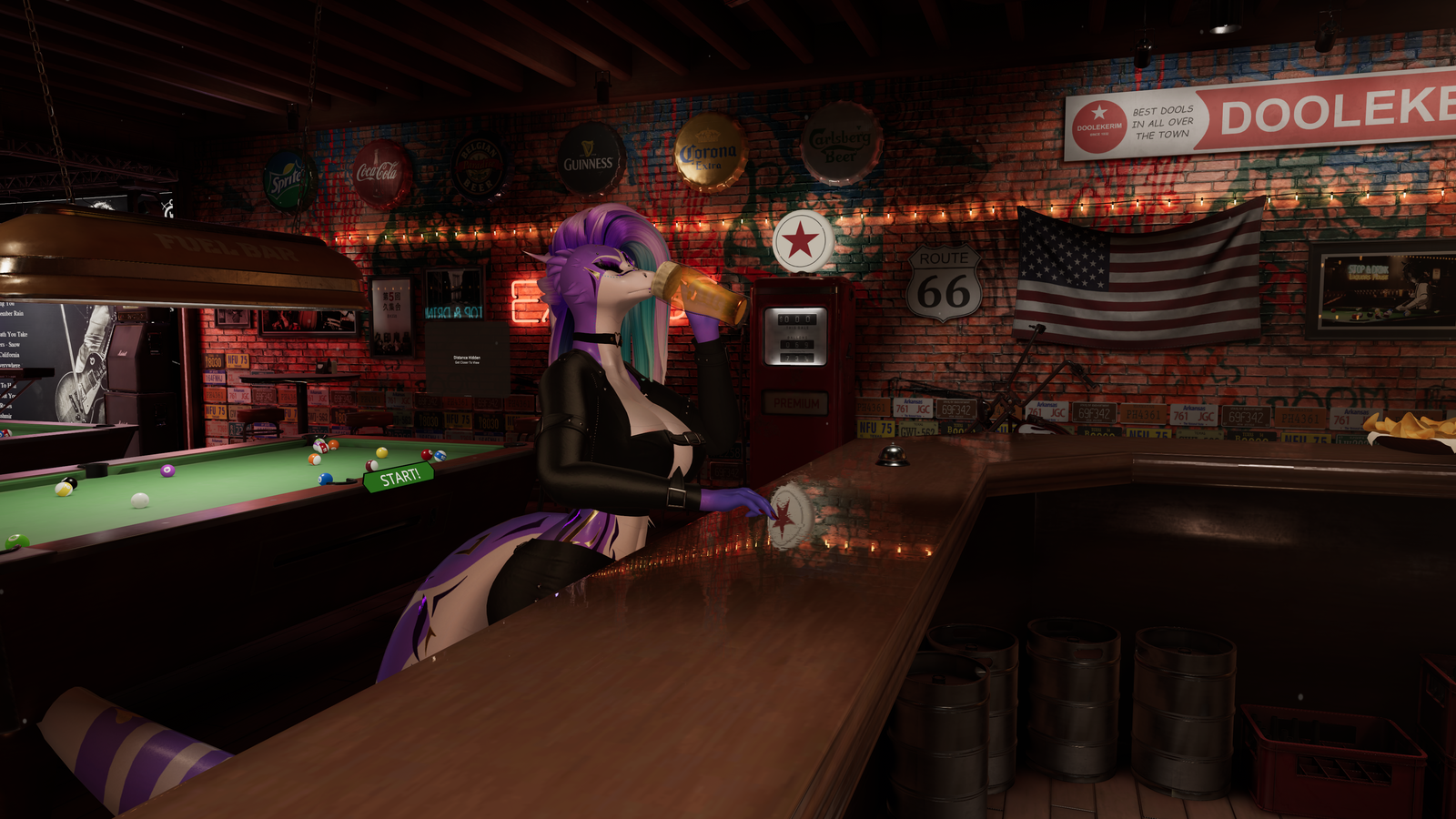This screenshot has height=819, width=1456.
Task: Select the black 8-ball on the table
Action: (70, 482)
